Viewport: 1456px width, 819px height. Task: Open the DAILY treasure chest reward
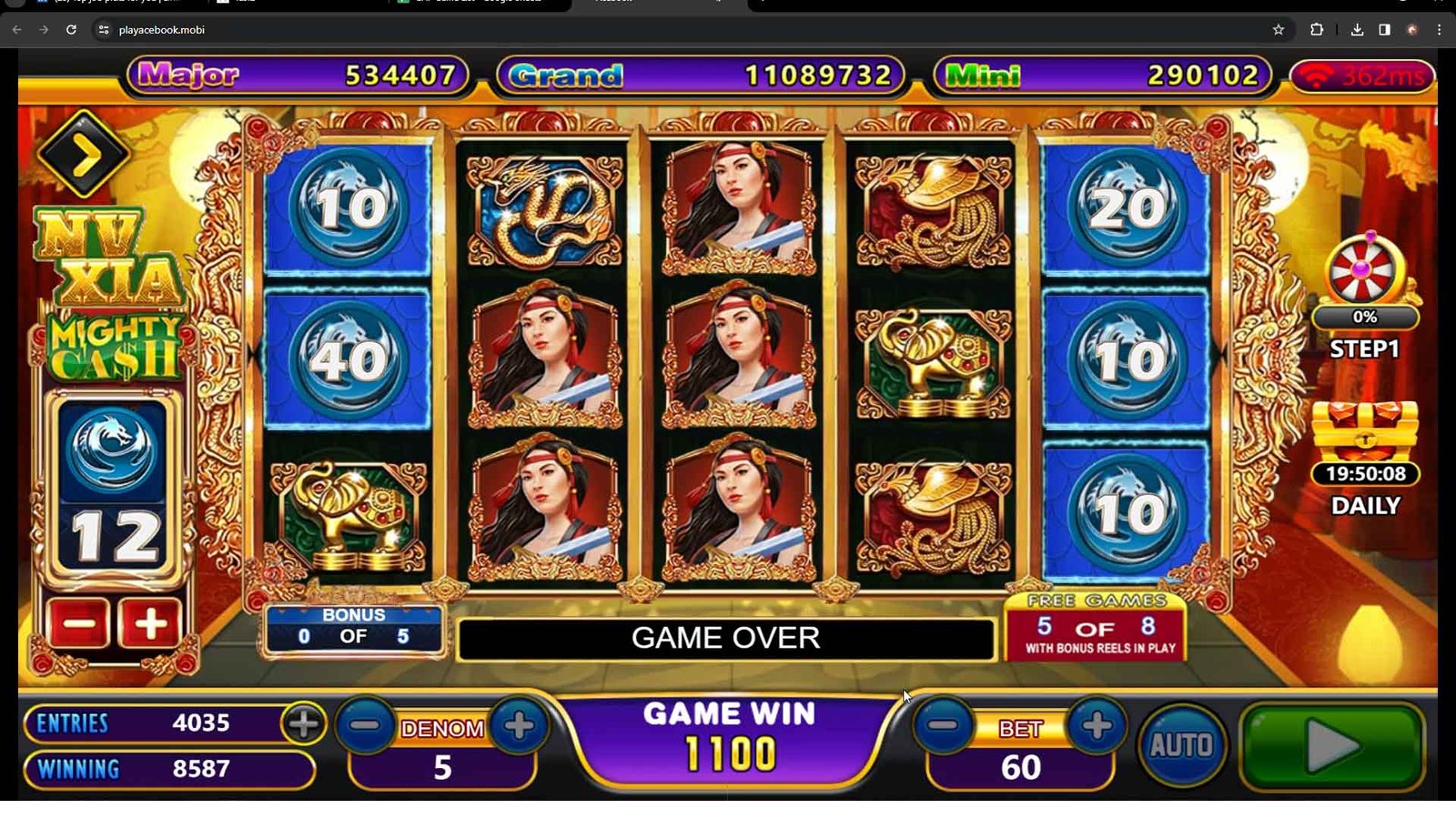1365,432
